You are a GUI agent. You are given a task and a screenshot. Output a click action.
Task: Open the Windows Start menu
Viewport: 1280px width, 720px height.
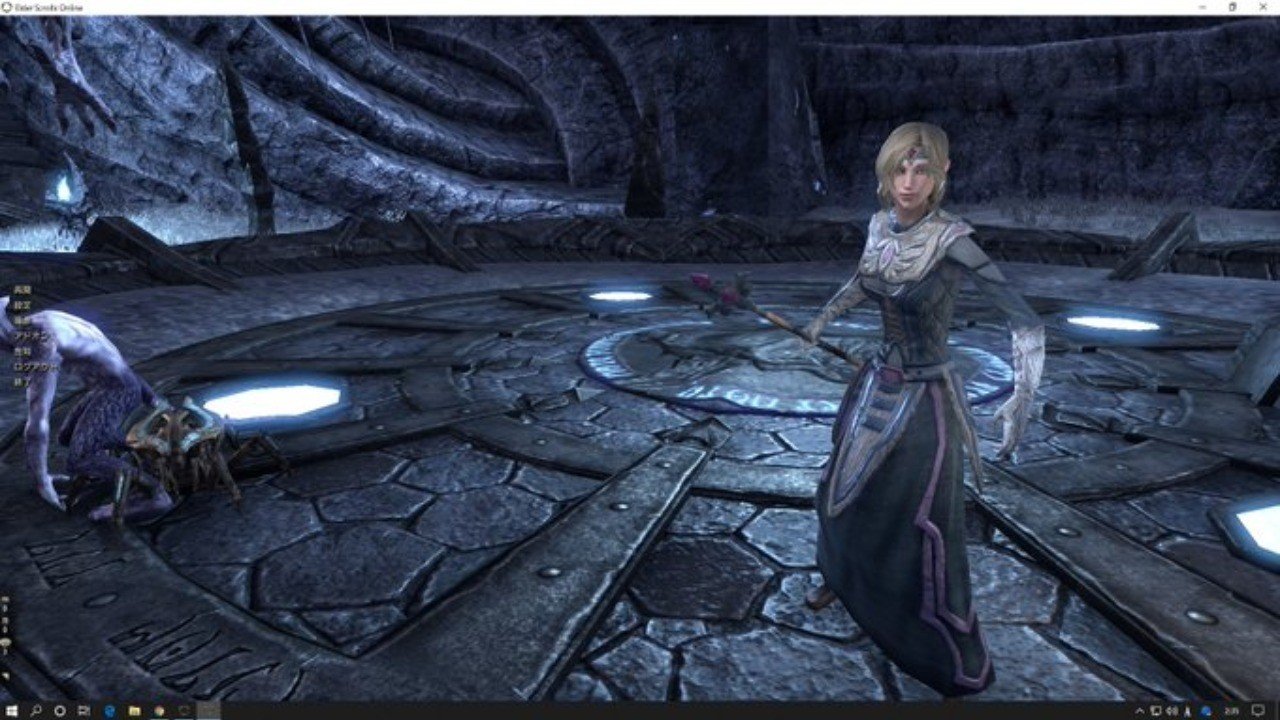pos(11,711)
